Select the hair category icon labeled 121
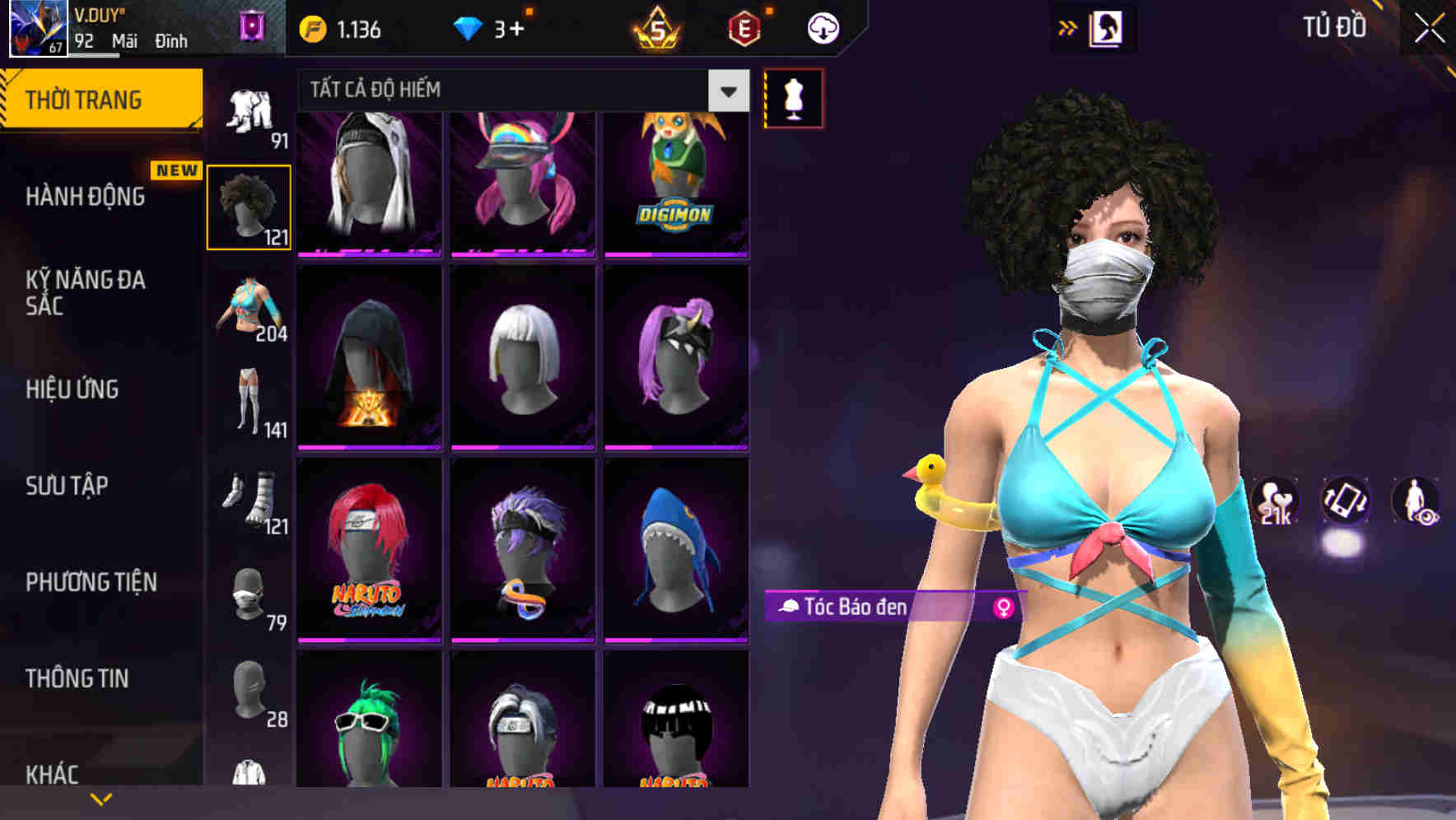This screenshot has width=1456, height=820. pos(248,206)
